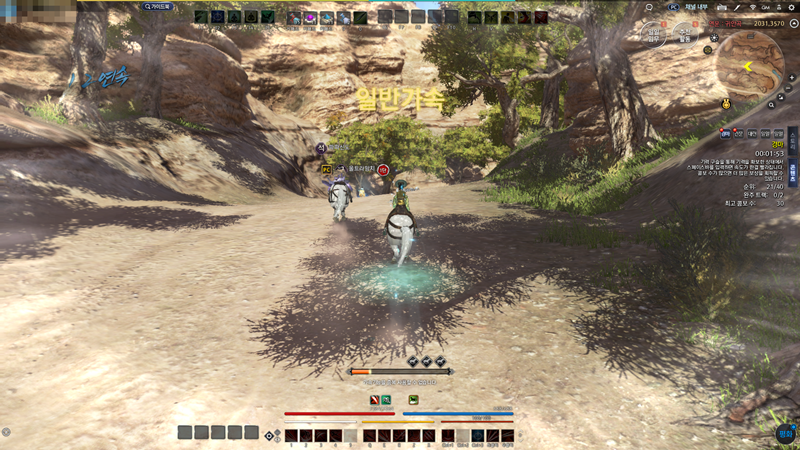The width and height of the screenshot is (800, 450).
Task: Switch to the Contents side tab
Action: (793, 173)
